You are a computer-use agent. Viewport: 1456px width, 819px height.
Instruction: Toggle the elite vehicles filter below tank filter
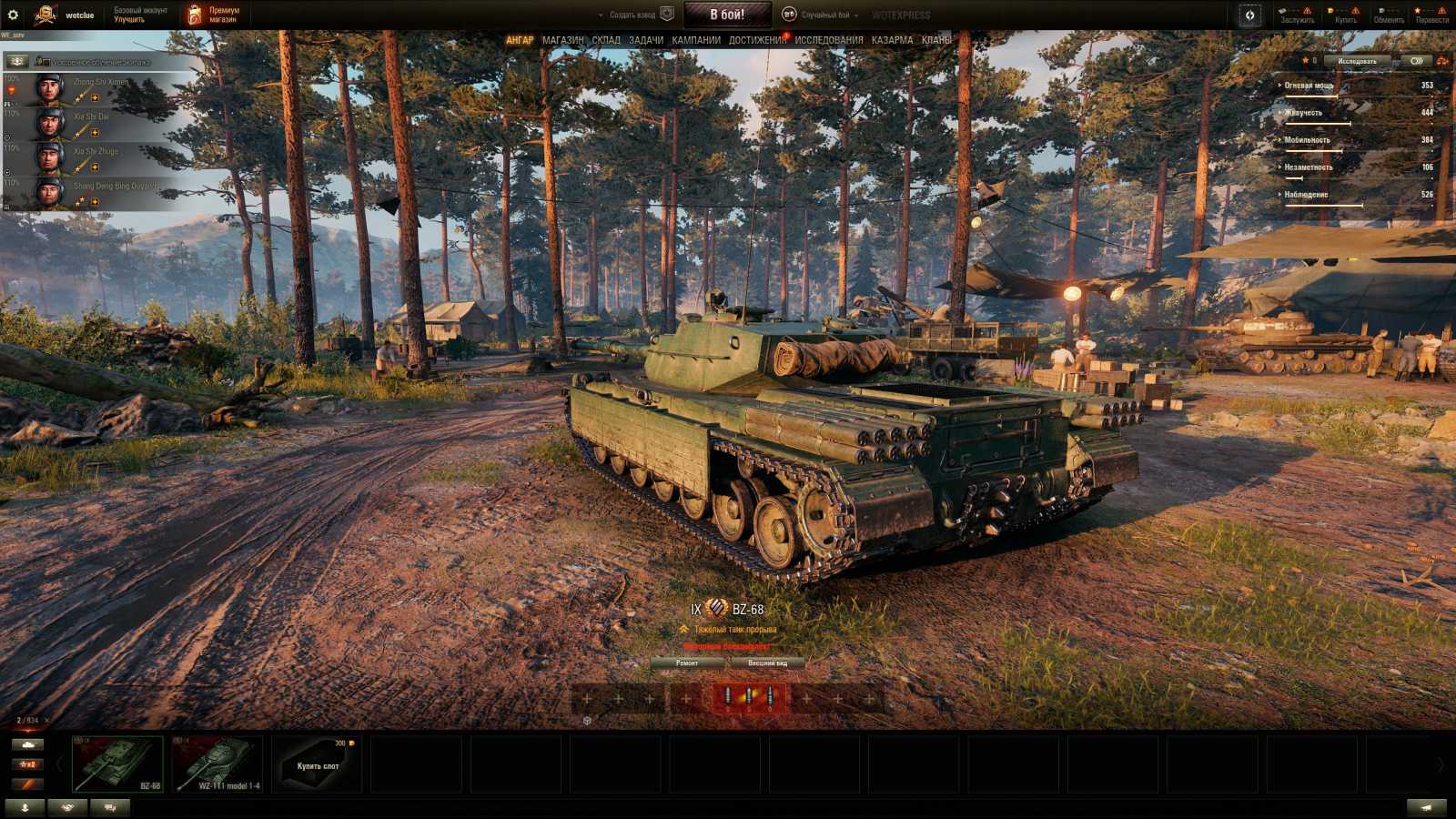coord(28,784)
